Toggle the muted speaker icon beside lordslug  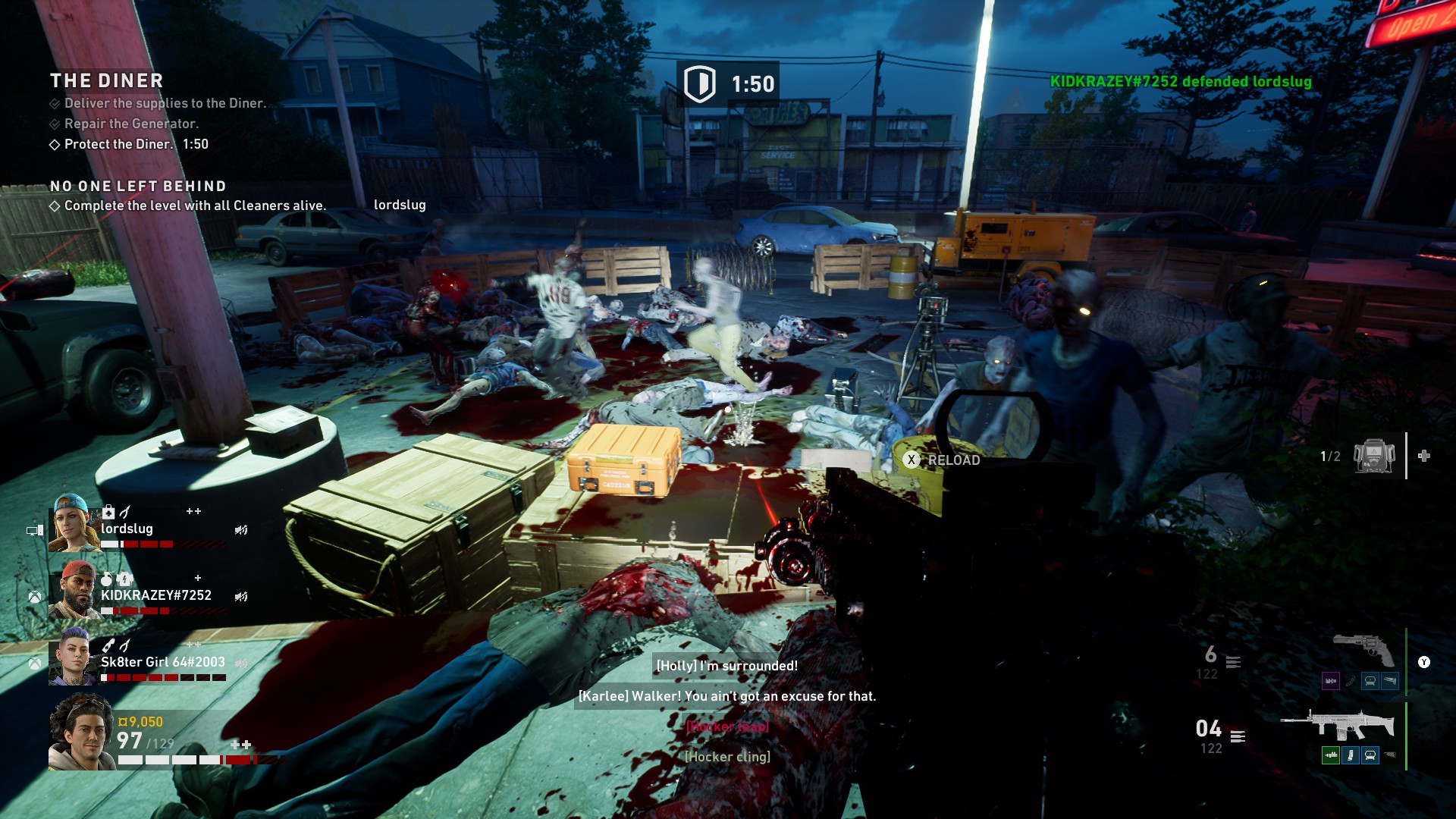click(x=241, y=530)
